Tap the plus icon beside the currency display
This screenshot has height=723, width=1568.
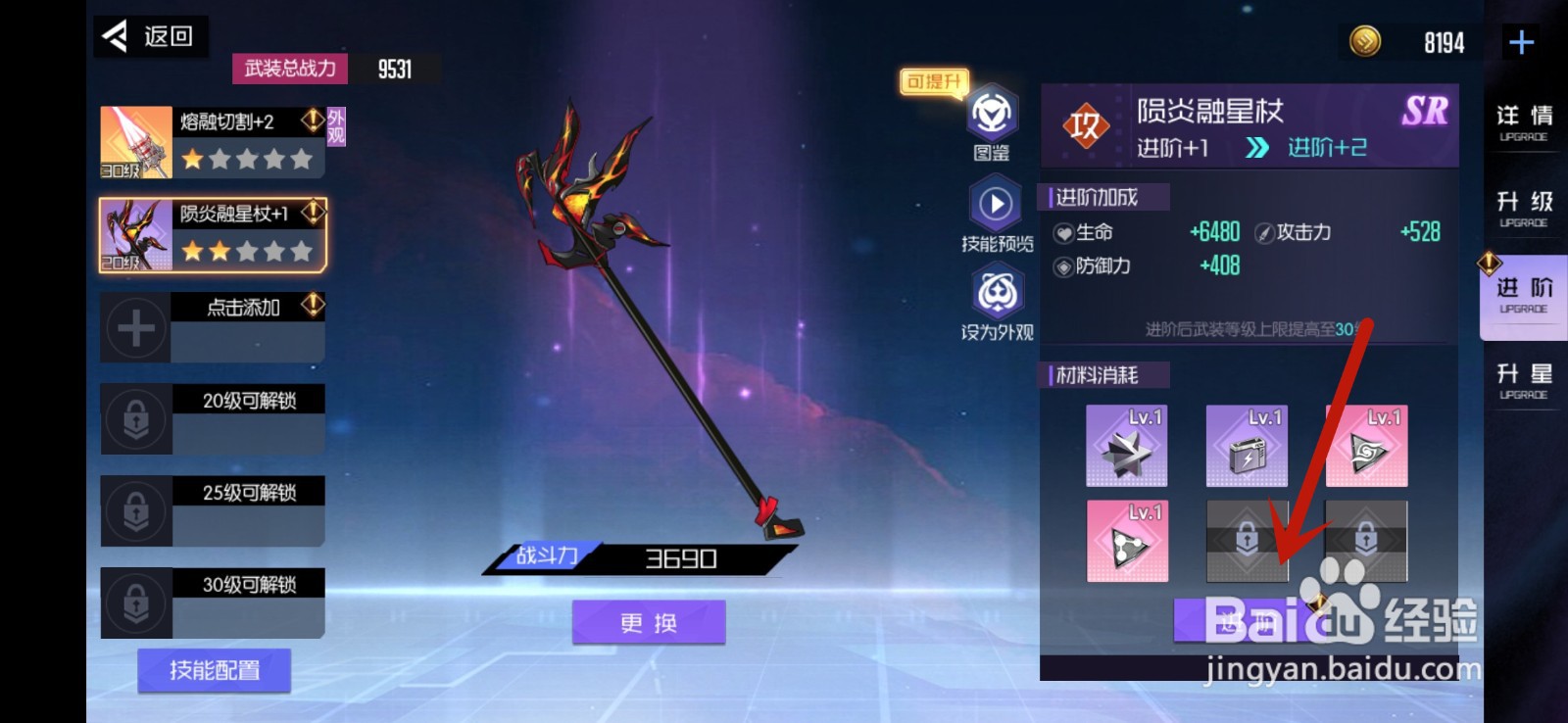click(x=1520, y=41)
